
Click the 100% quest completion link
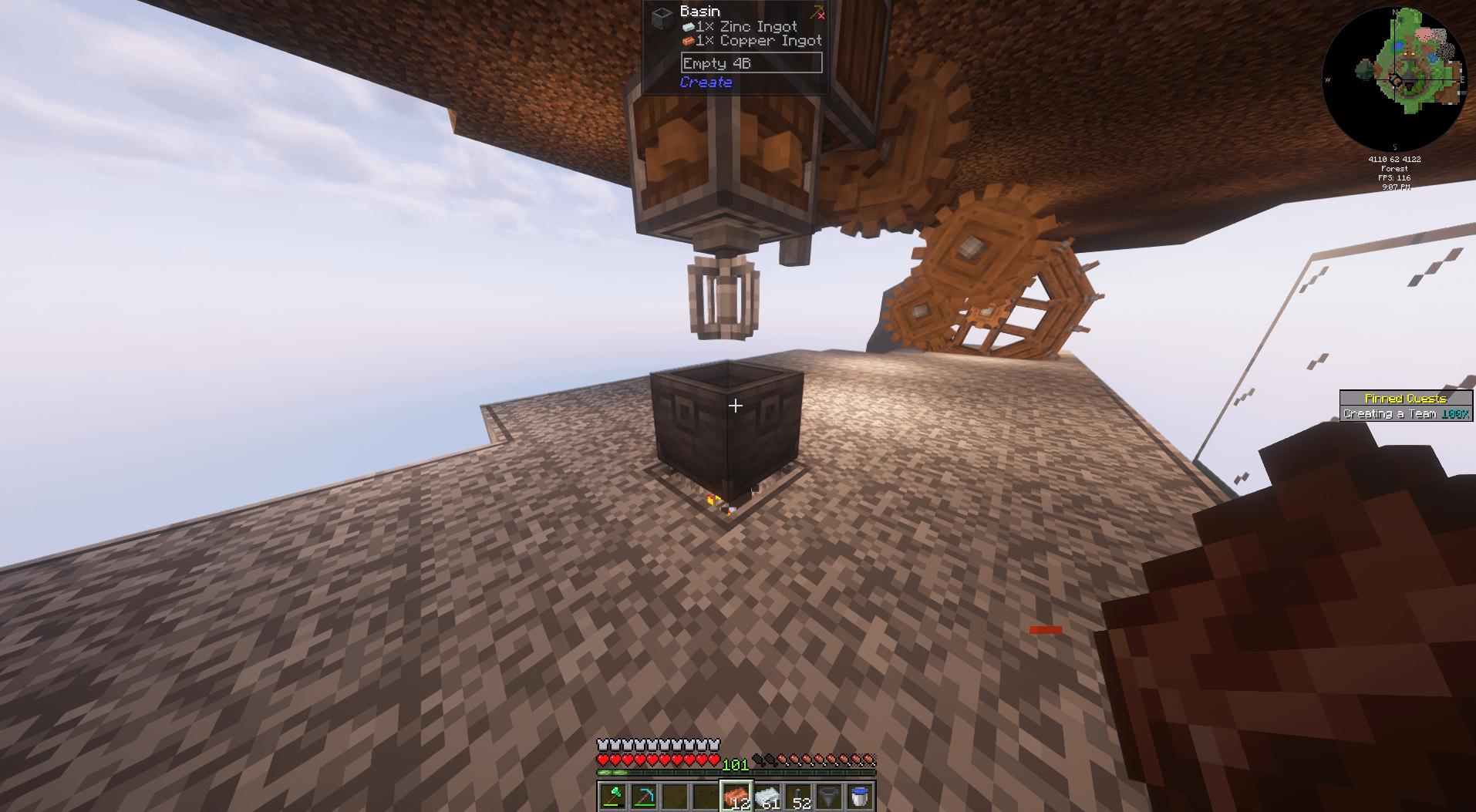(x=1455, y=413)
